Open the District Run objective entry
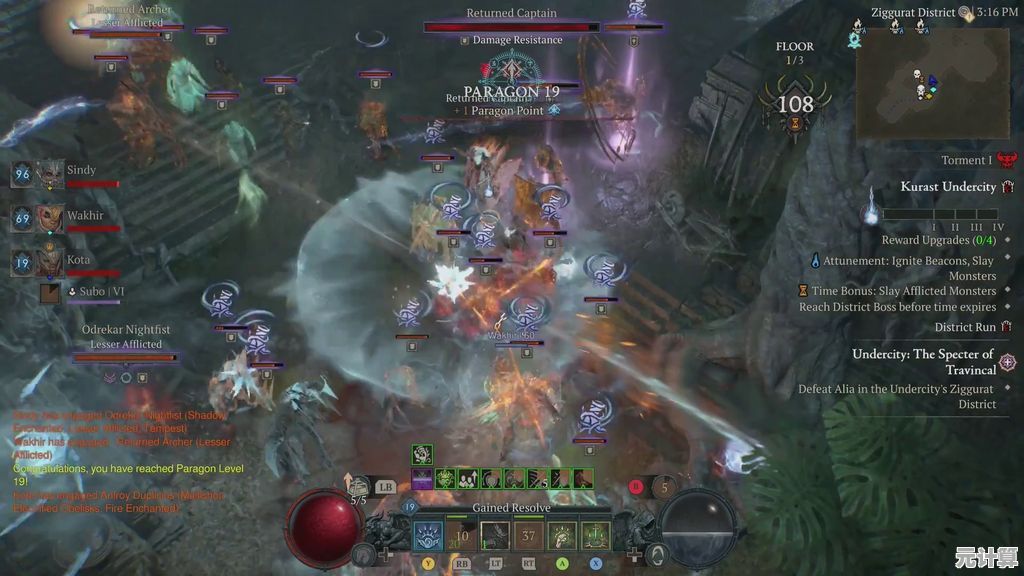Viewport: 1024px width, 576px height. tap(965, 327)
